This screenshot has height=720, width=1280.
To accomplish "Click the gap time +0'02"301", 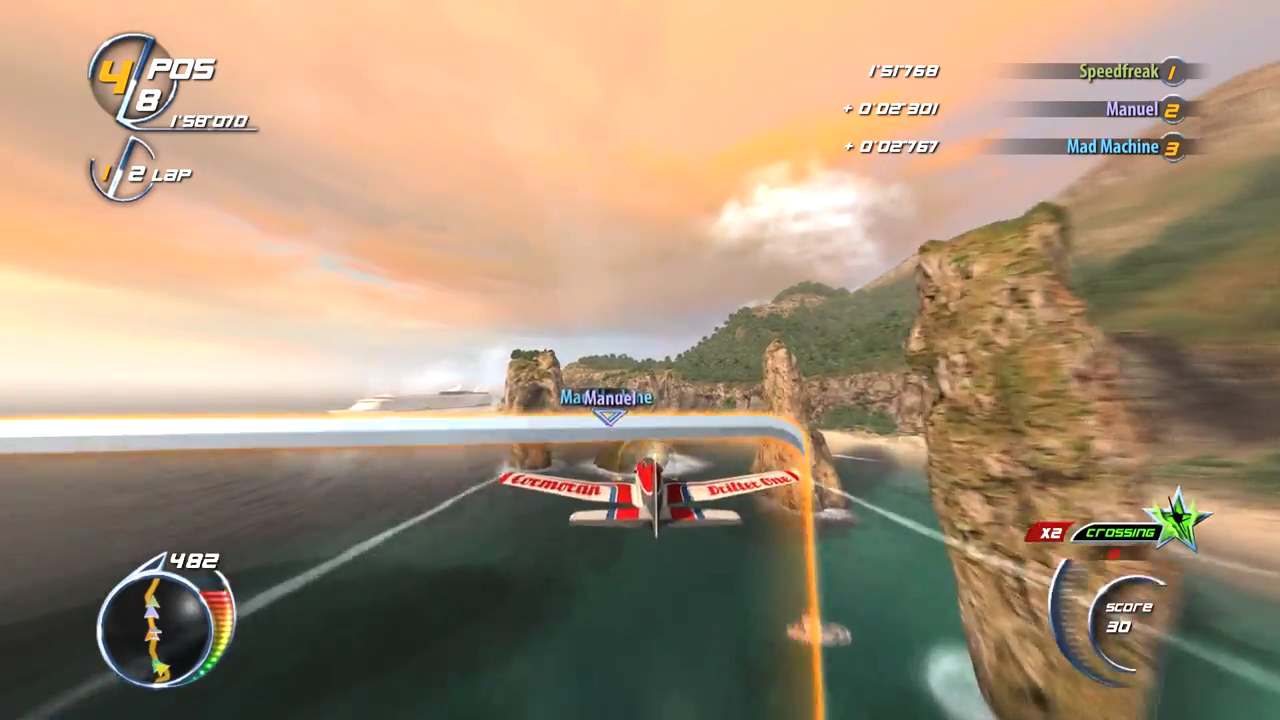I will point(892,109).
